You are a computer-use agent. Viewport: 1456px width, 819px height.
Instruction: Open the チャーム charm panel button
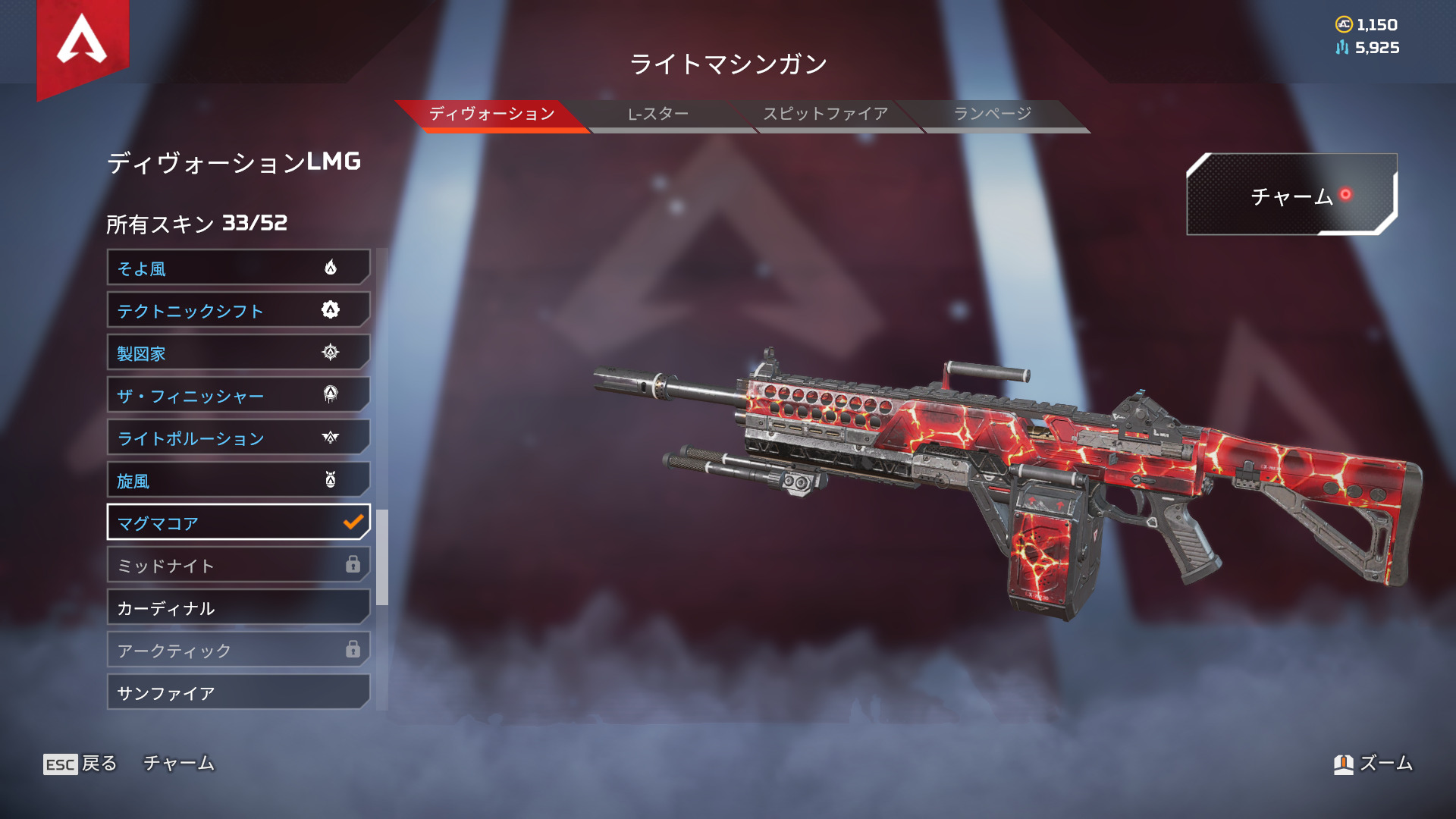(x=1291, y=195)
